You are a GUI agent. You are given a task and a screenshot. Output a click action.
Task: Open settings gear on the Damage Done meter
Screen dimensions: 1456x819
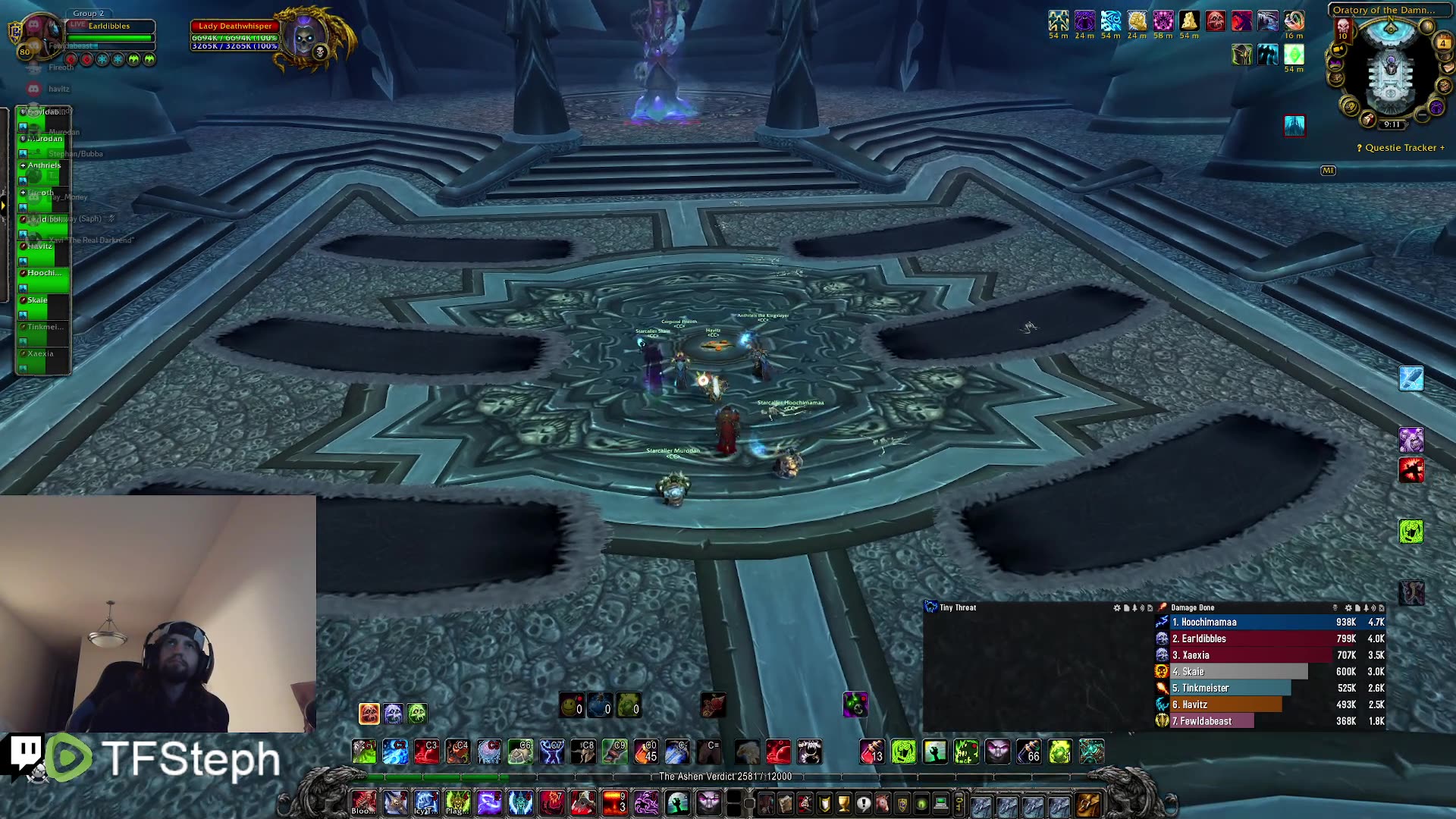coord(1349,607)
